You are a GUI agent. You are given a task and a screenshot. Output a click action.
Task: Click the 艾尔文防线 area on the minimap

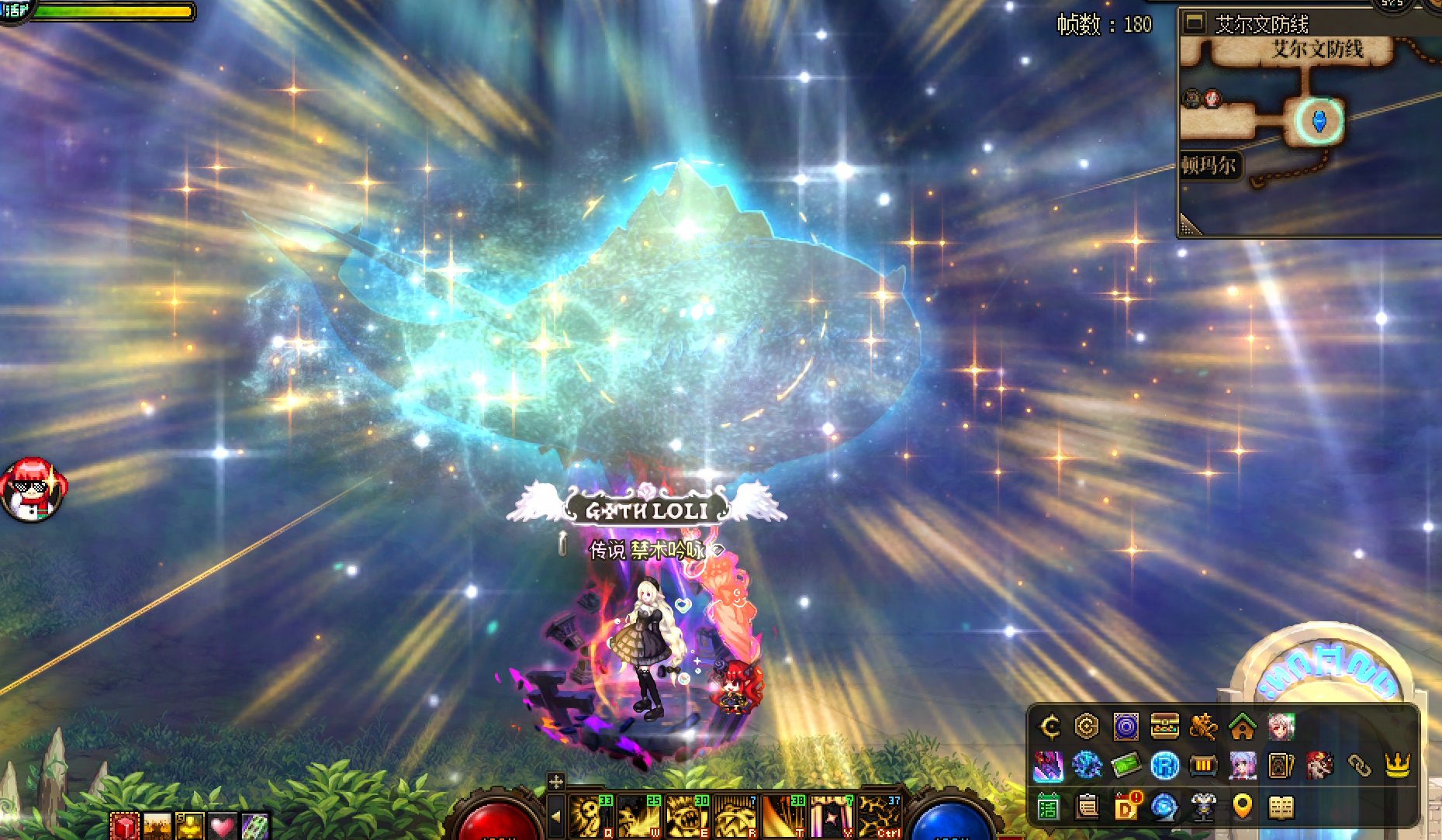(1316, 50)
